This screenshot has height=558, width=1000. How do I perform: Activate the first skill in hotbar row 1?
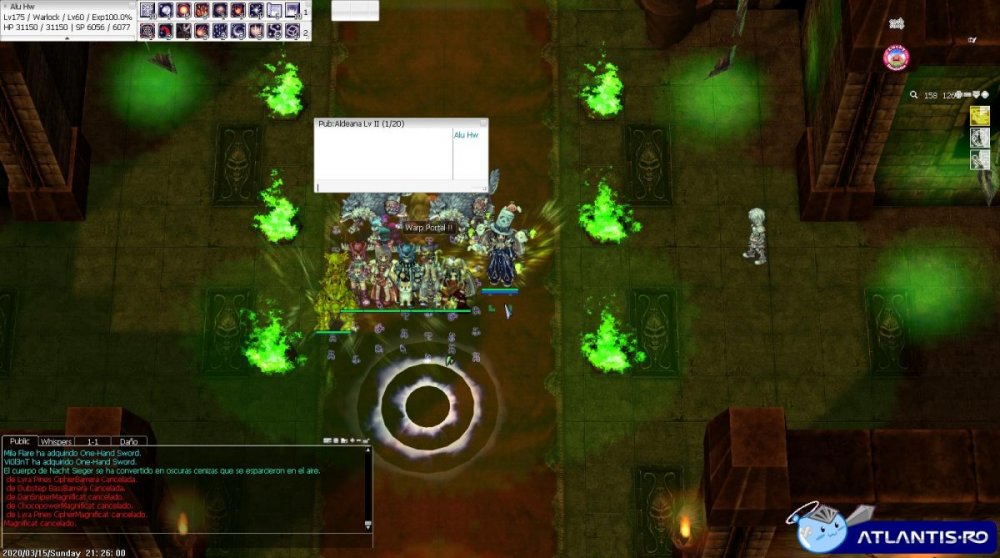[x=147, y=11]
